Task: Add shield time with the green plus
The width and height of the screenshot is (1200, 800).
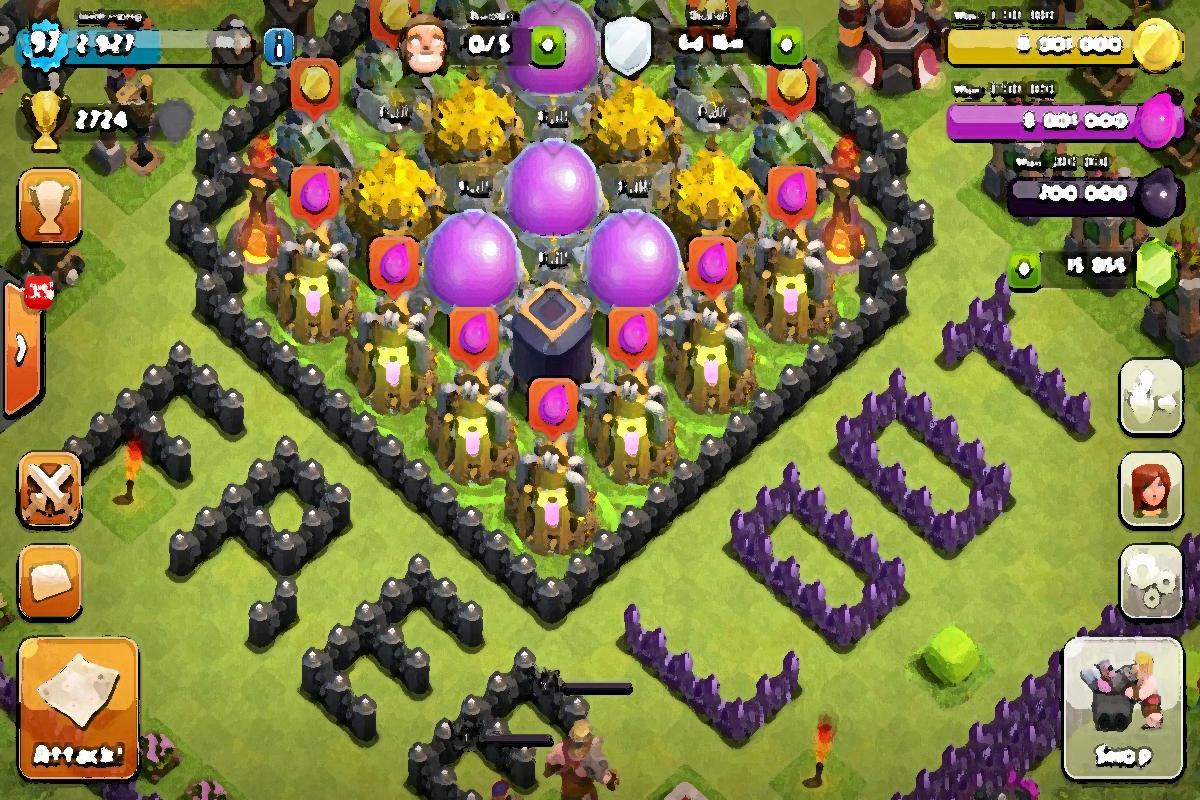Action: (x=786, y=45)
